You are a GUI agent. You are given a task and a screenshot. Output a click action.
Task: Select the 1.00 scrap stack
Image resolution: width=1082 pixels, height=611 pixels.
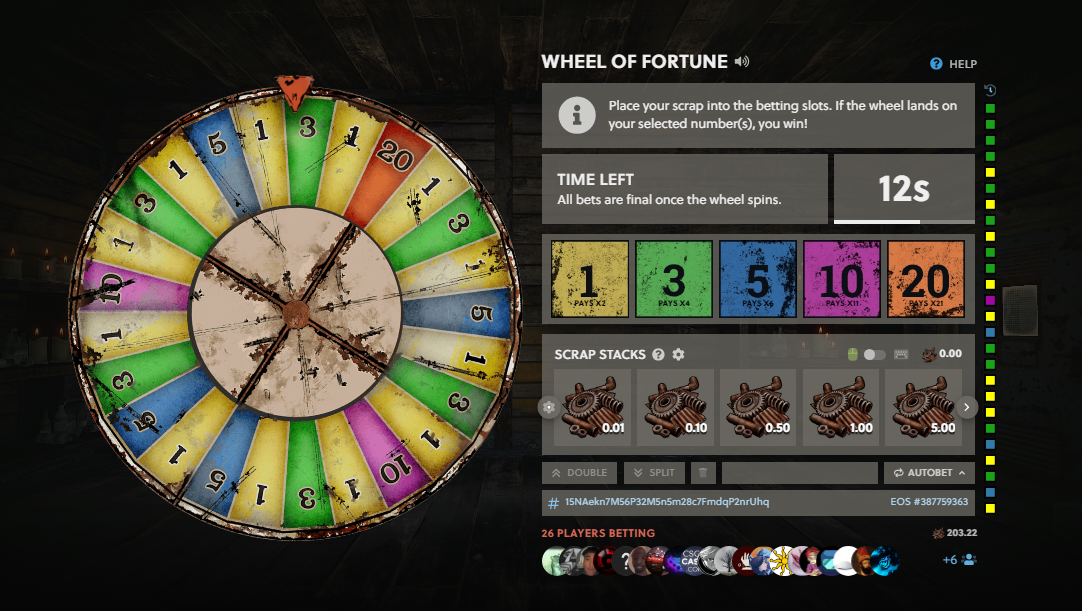click(x=841, y=407)
